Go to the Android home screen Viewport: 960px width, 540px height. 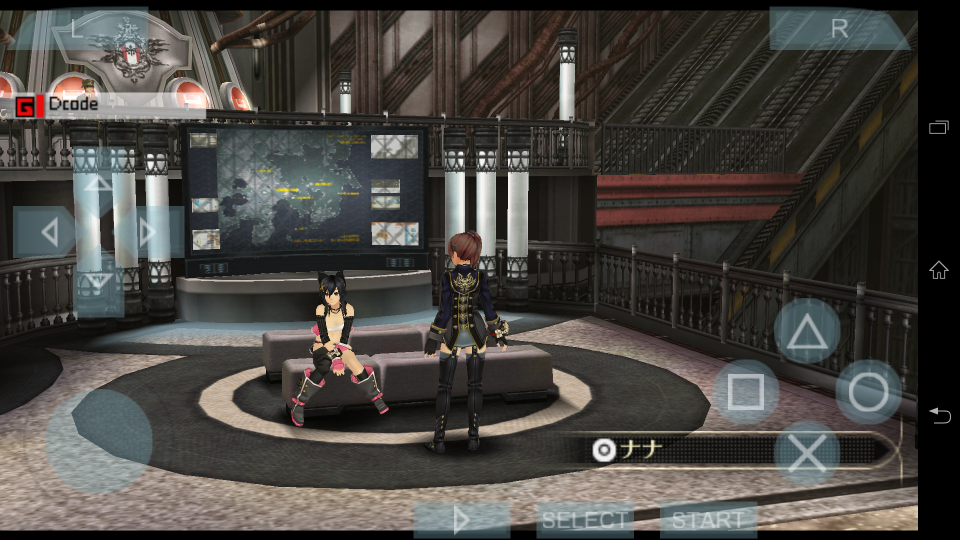click(938, 270)
